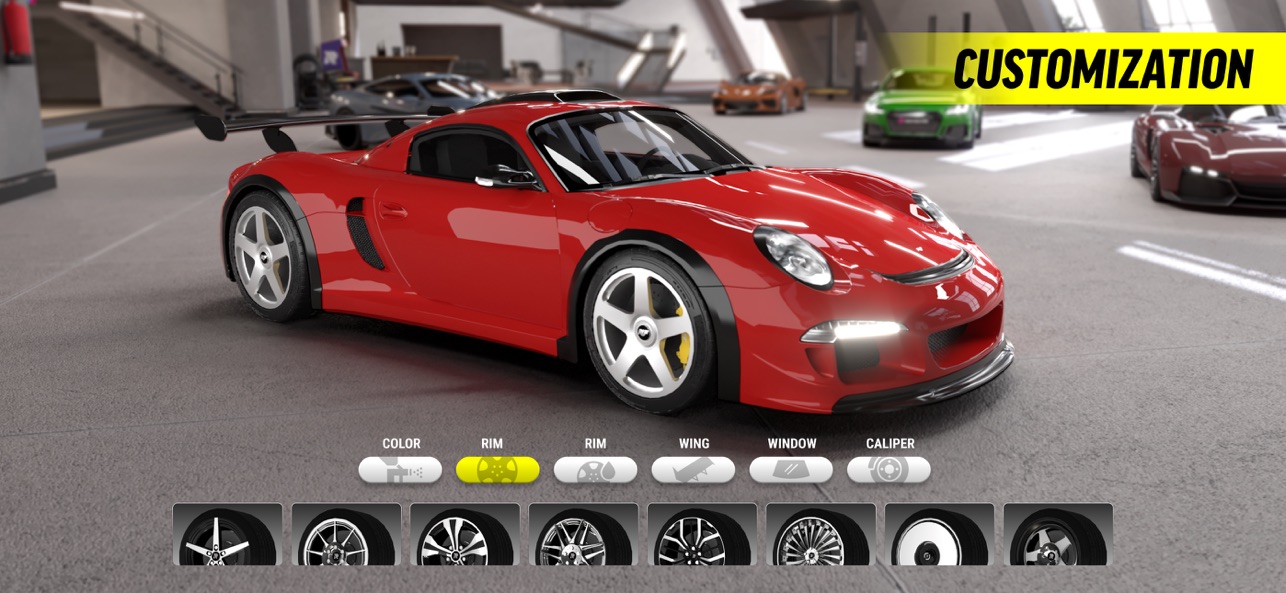The image size is (1286, 593).
Task: Choose the Caliper customization category
Action: pyautogui.click(x=889, y=470)
